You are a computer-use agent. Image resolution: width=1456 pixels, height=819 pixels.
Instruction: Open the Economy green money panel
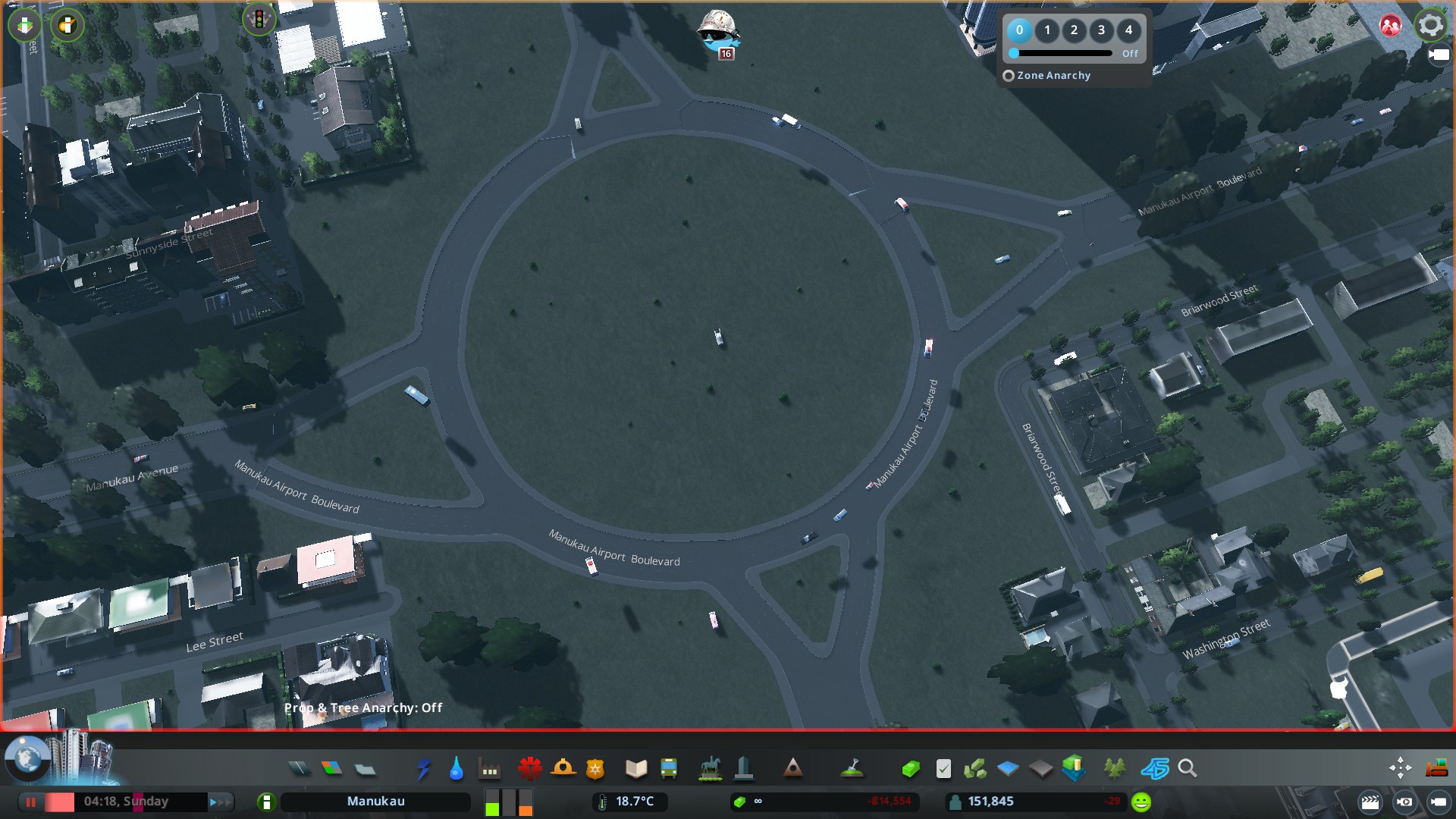(x=910, y=769)
